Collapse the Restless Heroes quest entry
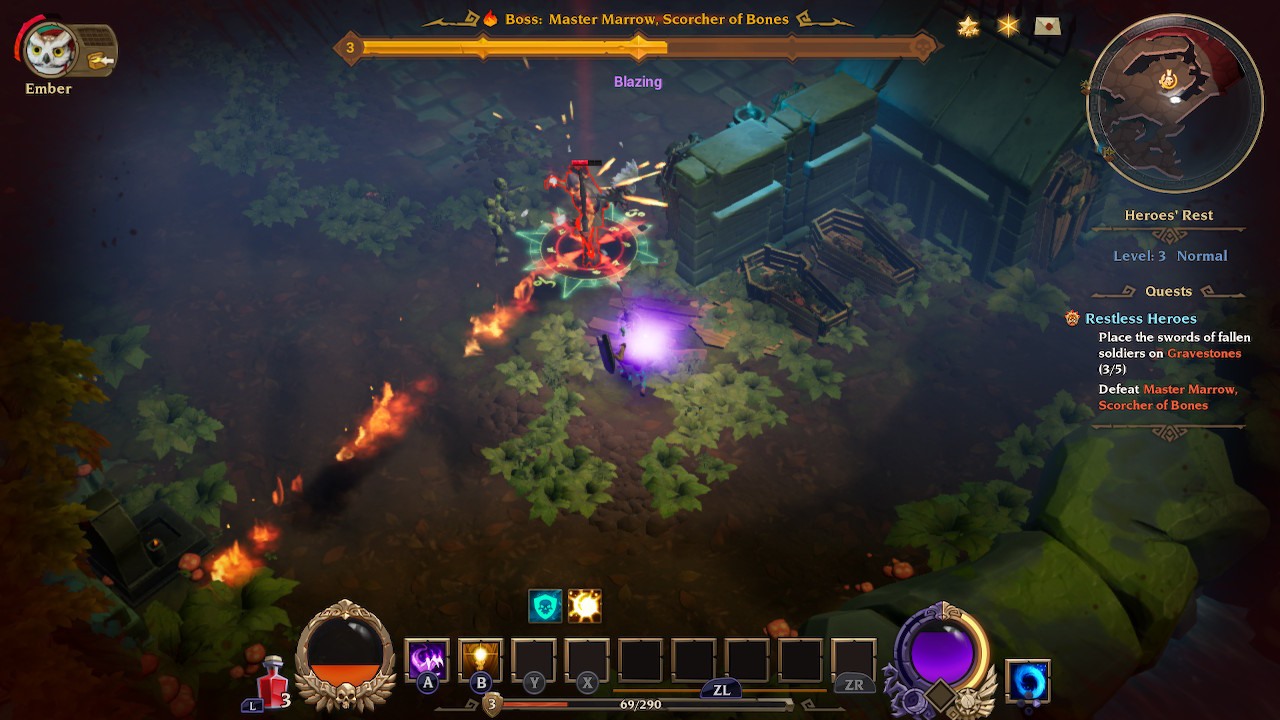This screenshot has height=720, width=1280. tap(1140, 318)
